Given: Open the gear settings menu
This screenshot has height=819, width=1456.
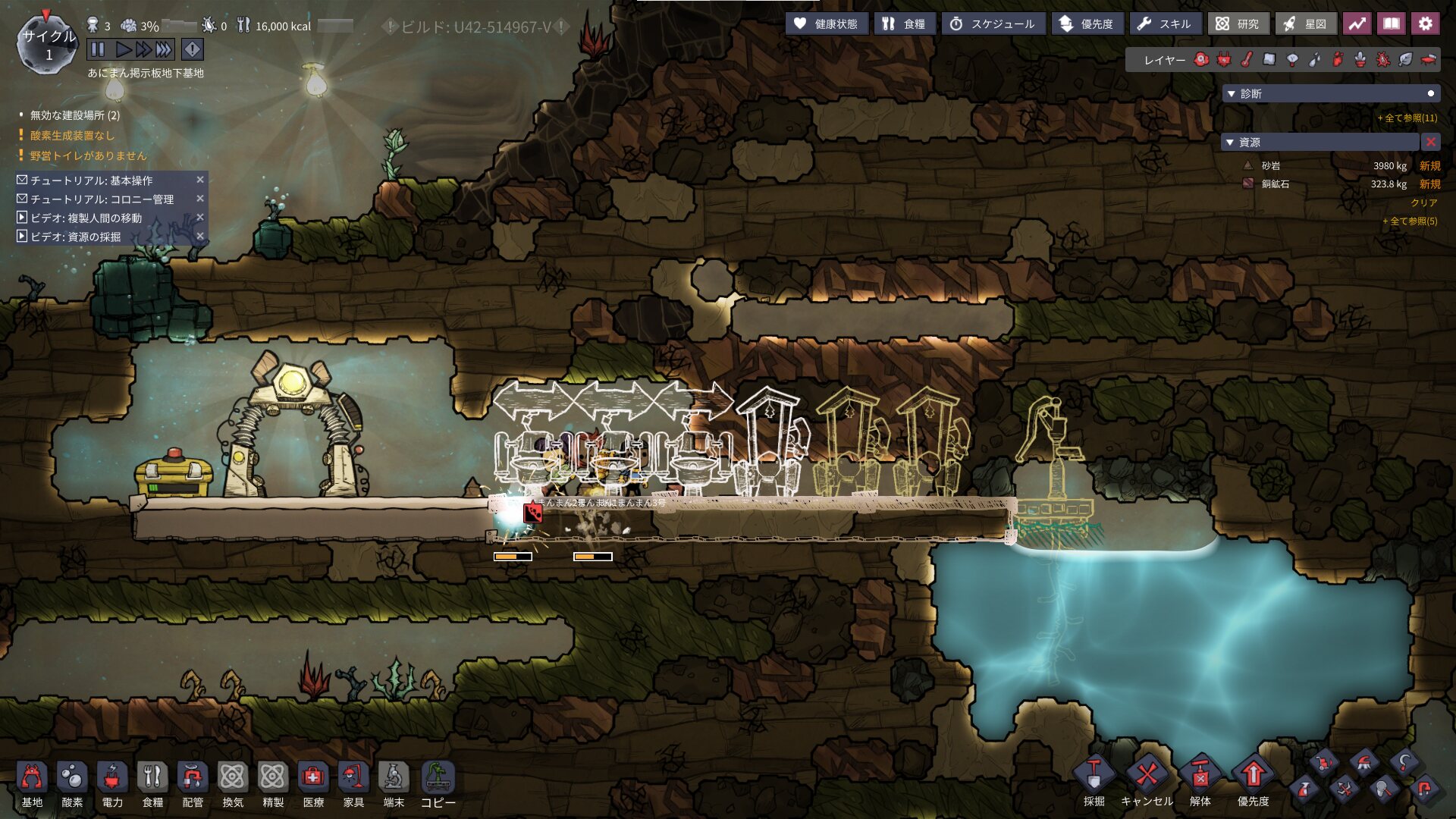Looking at the screenshot, I should (1426, 24).
